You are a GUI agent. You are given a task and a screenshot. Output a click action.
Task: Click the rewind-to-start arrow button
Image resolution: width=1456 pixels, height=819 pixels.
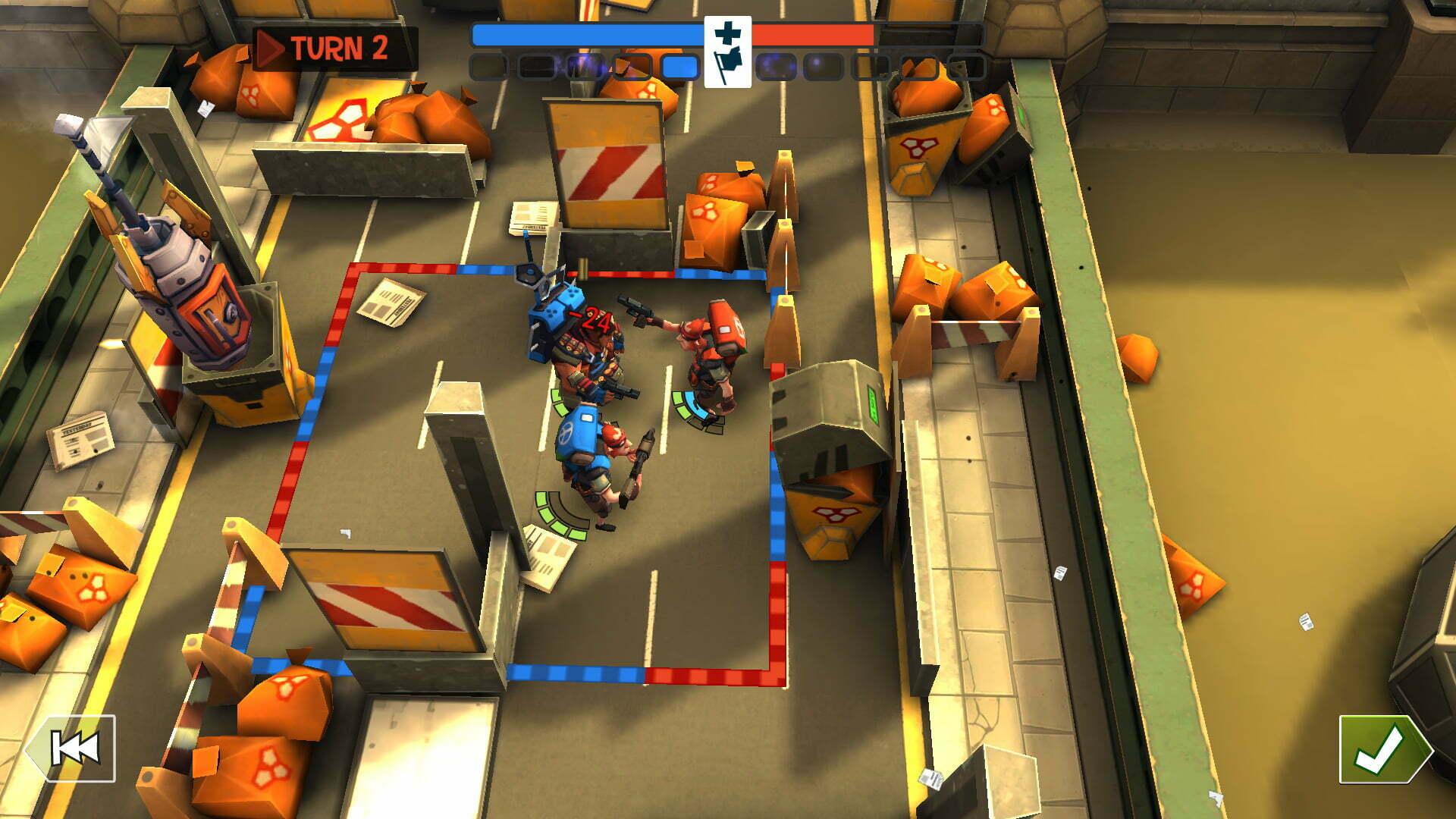[x=73, y=748]
